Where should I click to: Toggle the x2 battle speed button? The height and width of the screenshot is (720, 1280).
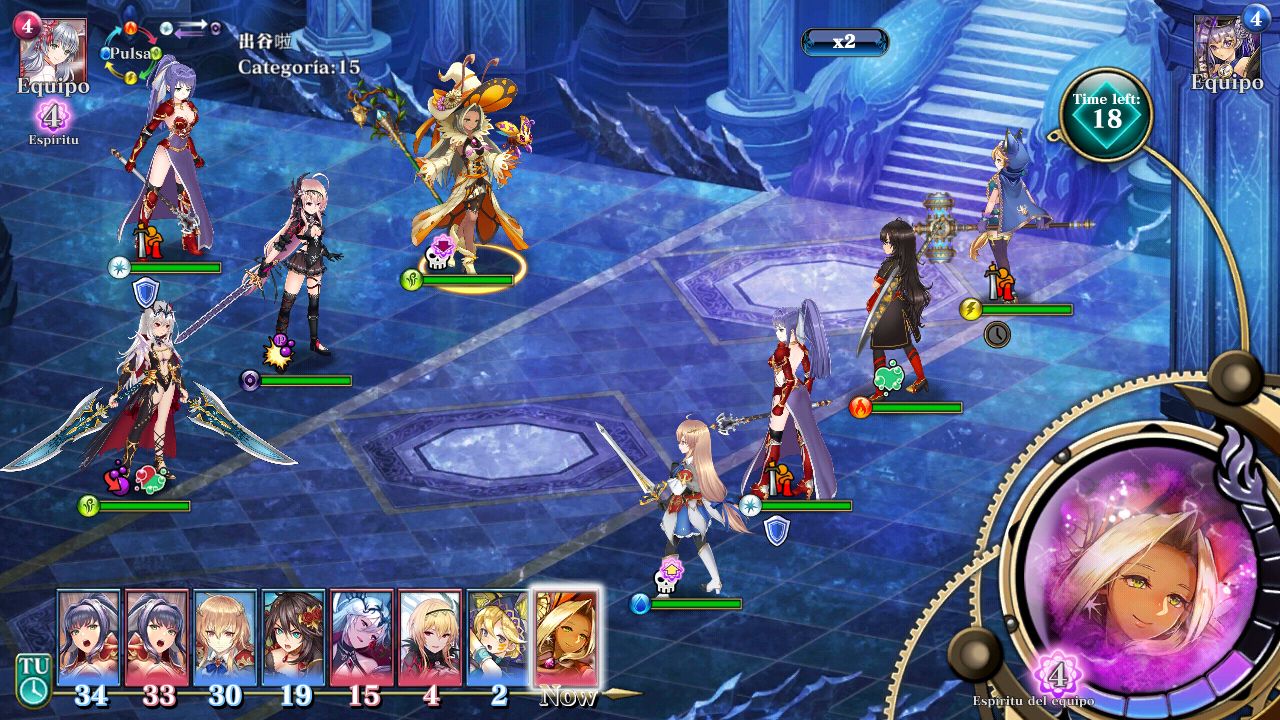point(844,42)
